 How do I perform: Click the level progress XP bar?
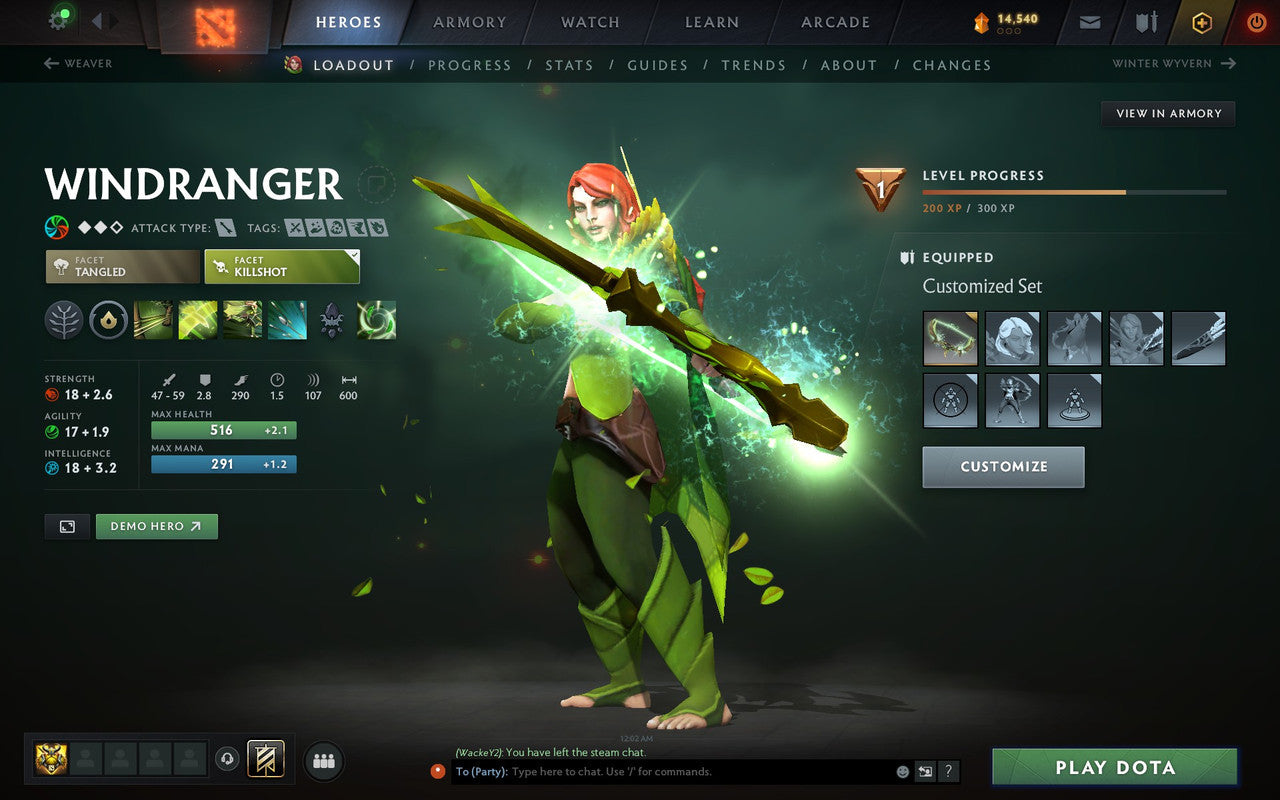1074,191
